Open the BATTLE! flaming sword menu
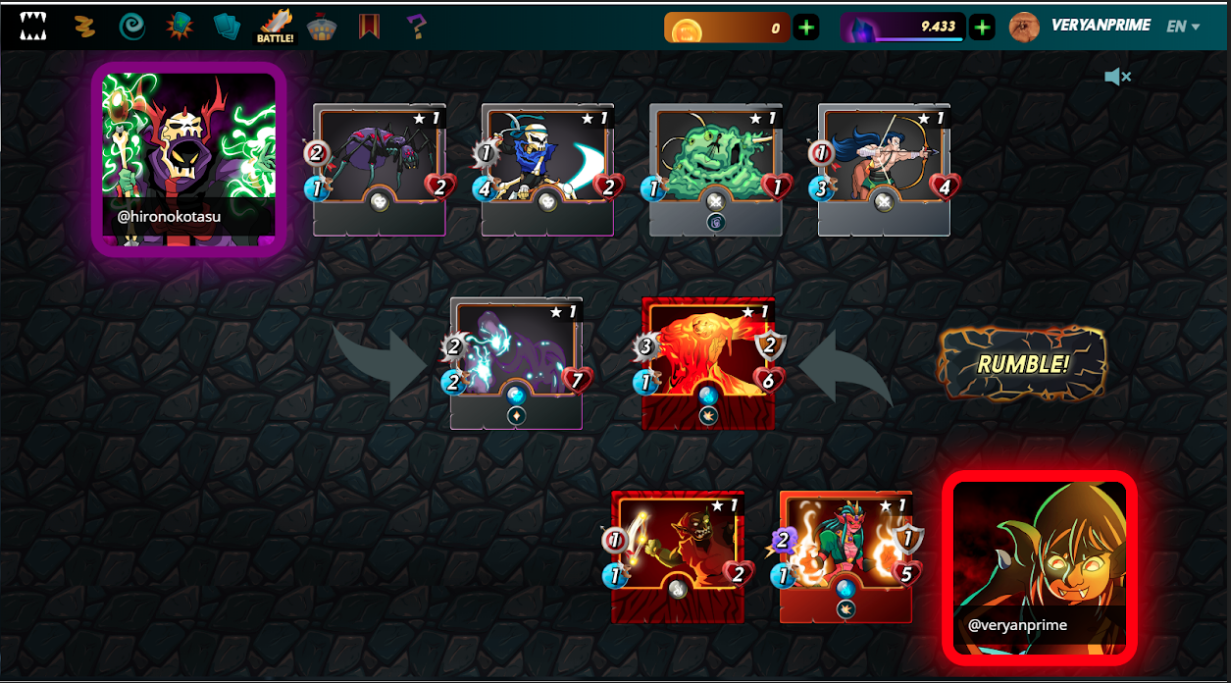This screenshot has width=1231, height=683. pyautogui.click(x=275, y=26)
